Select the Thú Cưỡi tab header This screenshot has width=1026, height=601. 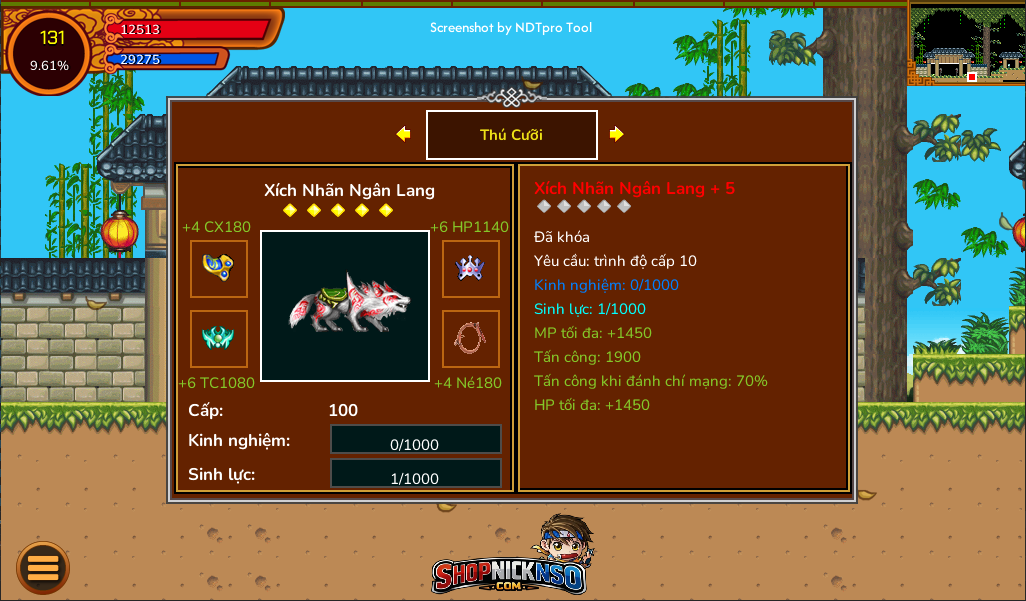pyautogui.click(x=511, y=135)
